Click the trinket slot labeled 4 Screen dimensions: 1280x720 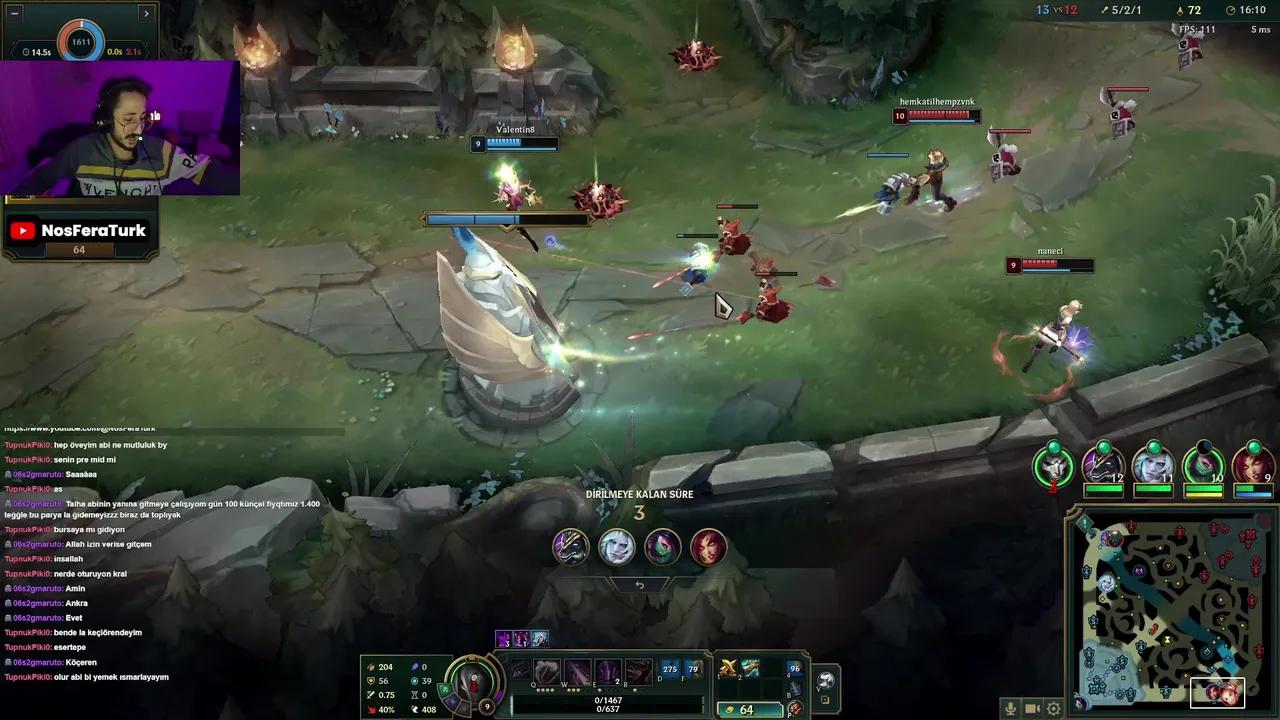click(792, 668)
